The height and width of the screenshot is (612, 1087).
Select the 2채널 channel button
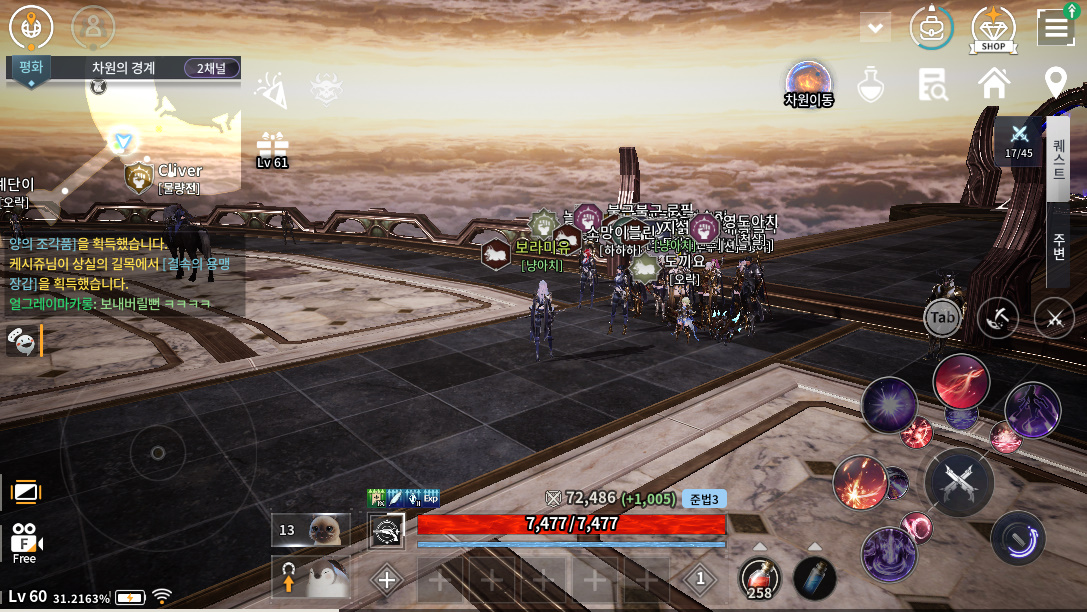click(212, 68)
